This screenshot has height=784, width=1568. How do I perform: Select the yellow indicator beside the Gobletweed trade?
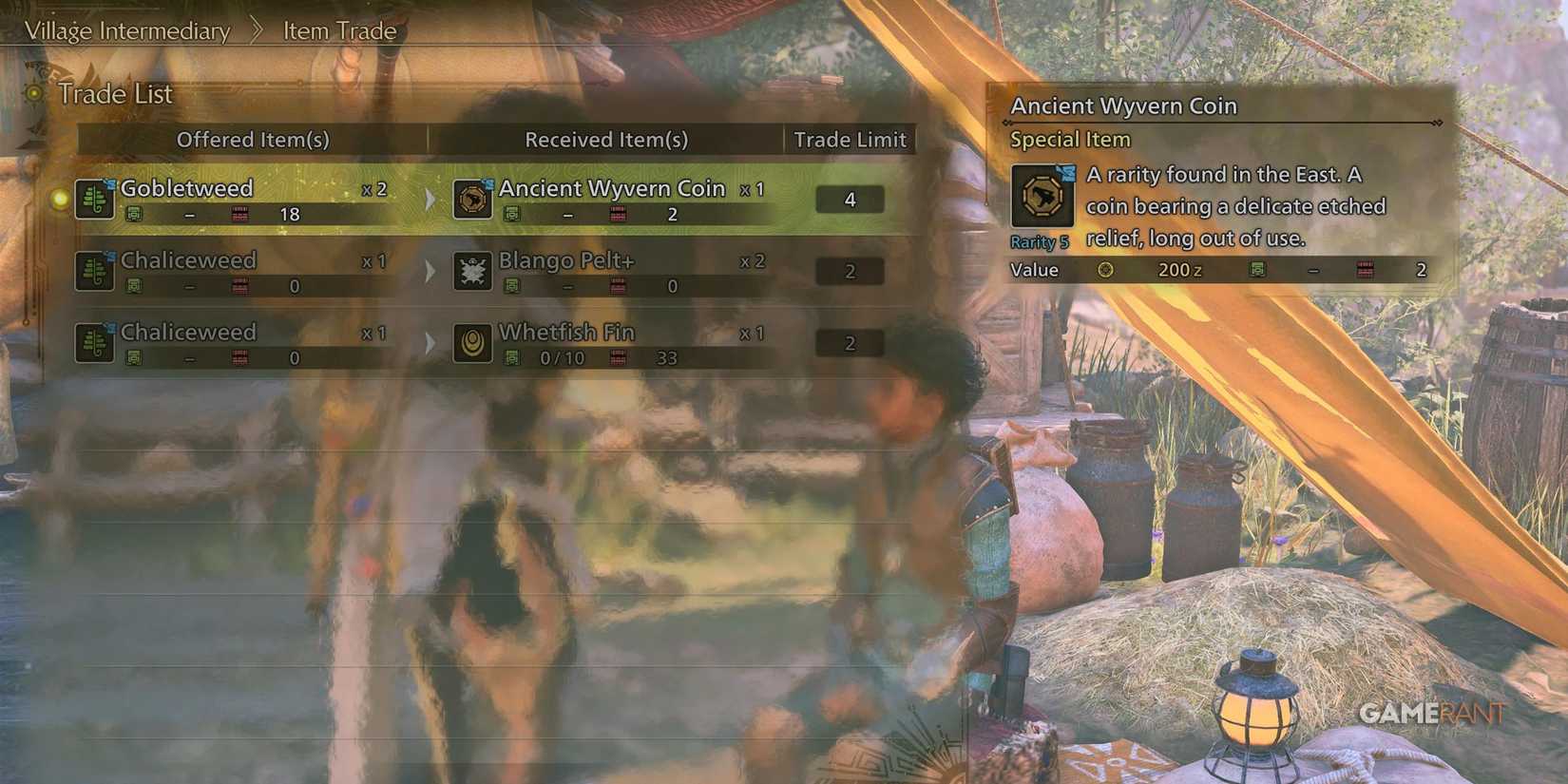[x=57, y=199]
